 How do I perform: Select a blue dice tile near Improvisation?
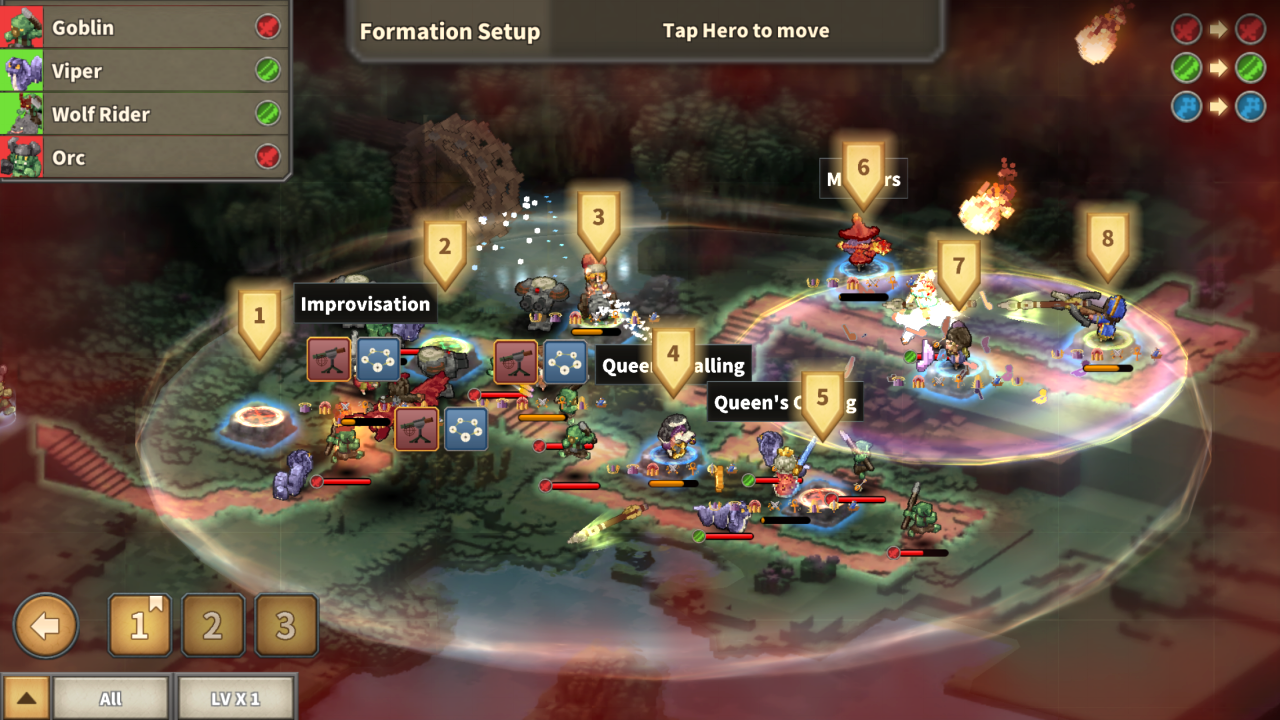point(376,358)
